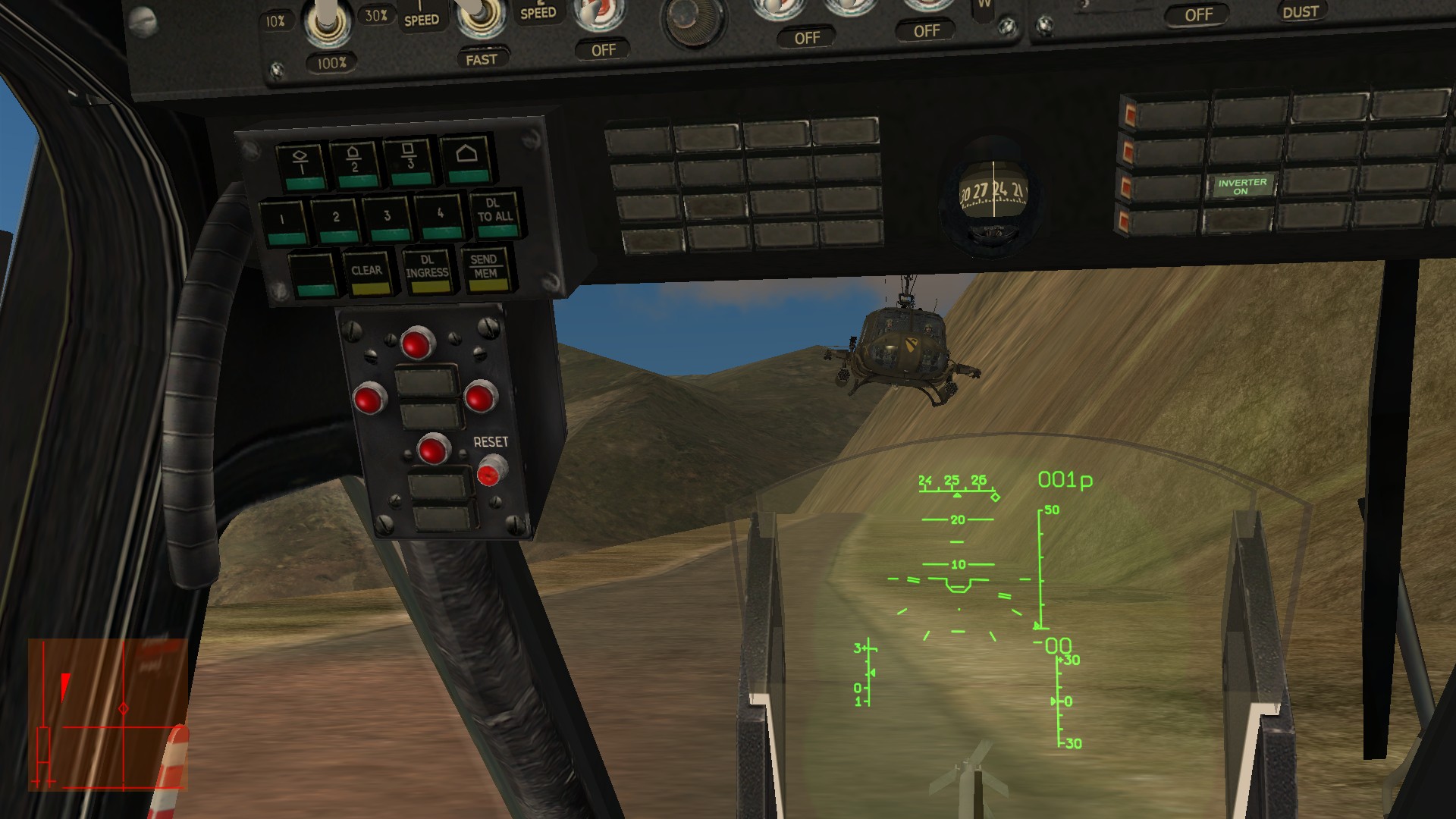1456x819 pixels.
Task: Select the unnumbered house-symbol target button
Action: [466, 161]
